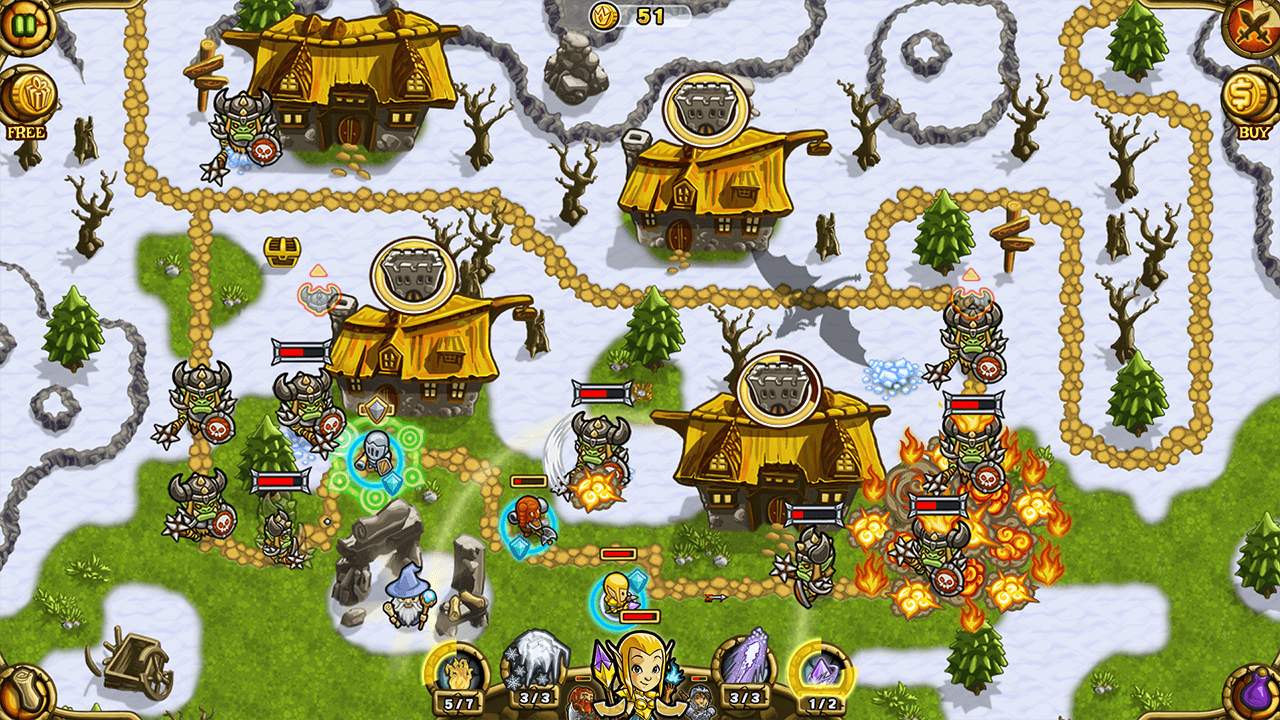Open the horn button in the corner
Viewport: 1280px width, 720px height.
(x=22, y=694)
